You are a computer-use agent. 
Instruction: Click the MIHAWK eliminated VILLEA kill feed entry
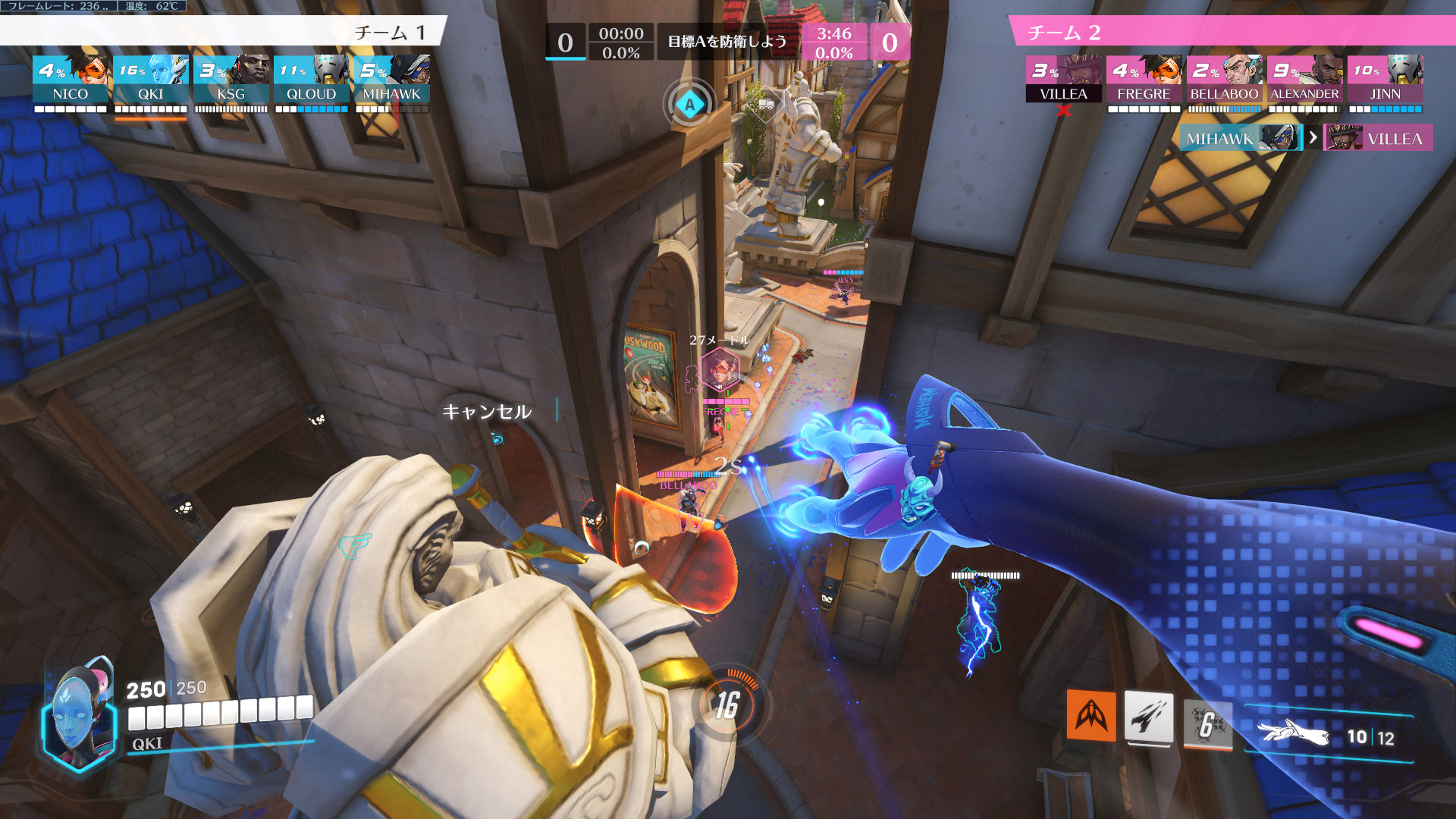click(x=1304, y=138)
